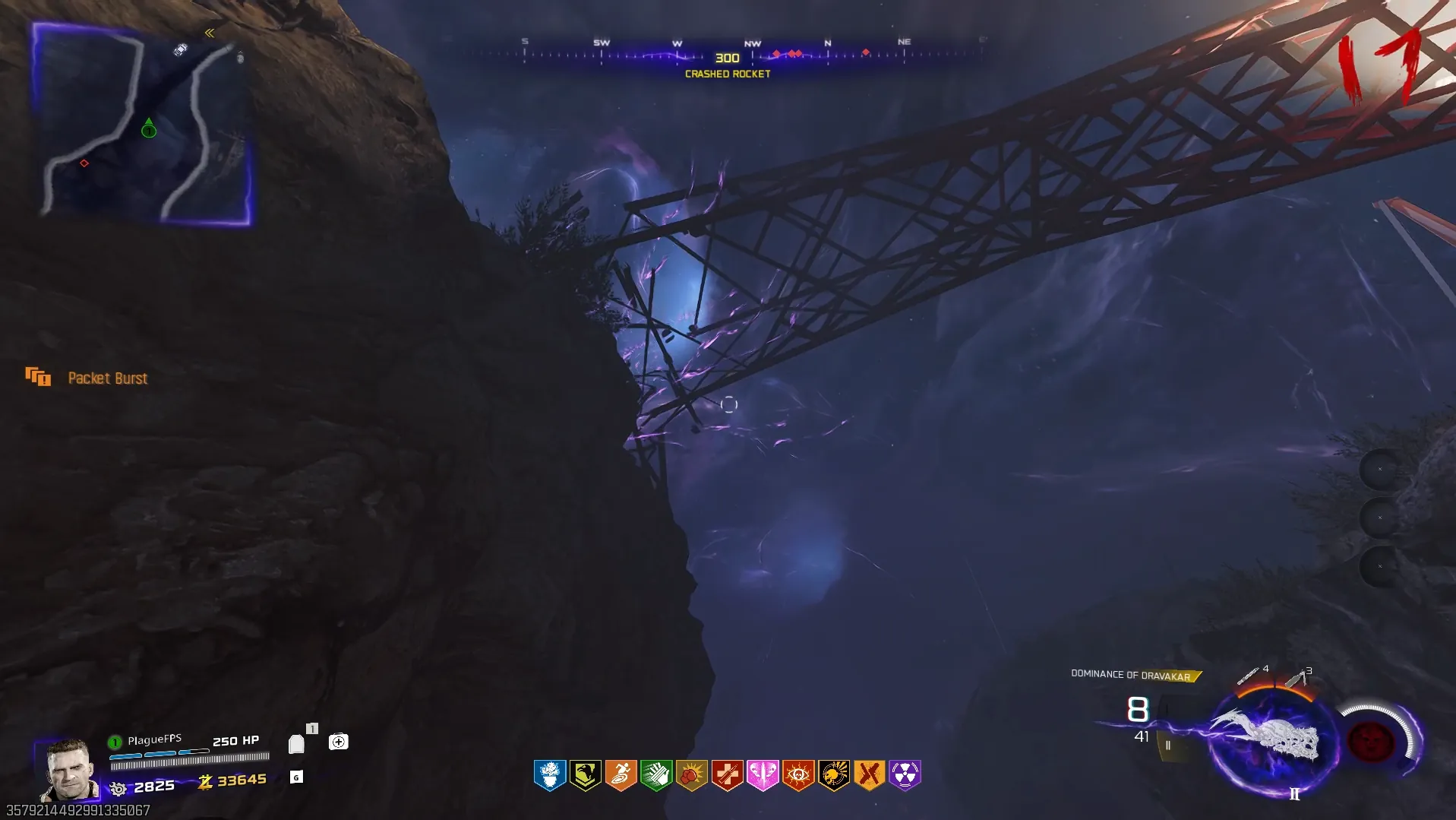
Task: Select the tactical equipment with count 4
Action: (x=1249, y=675)
